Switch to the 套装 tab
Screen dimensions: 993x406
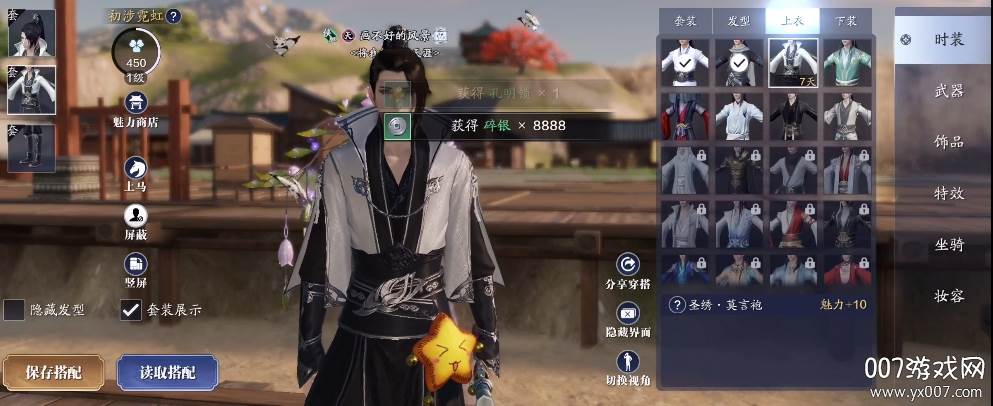coord(686,20)
